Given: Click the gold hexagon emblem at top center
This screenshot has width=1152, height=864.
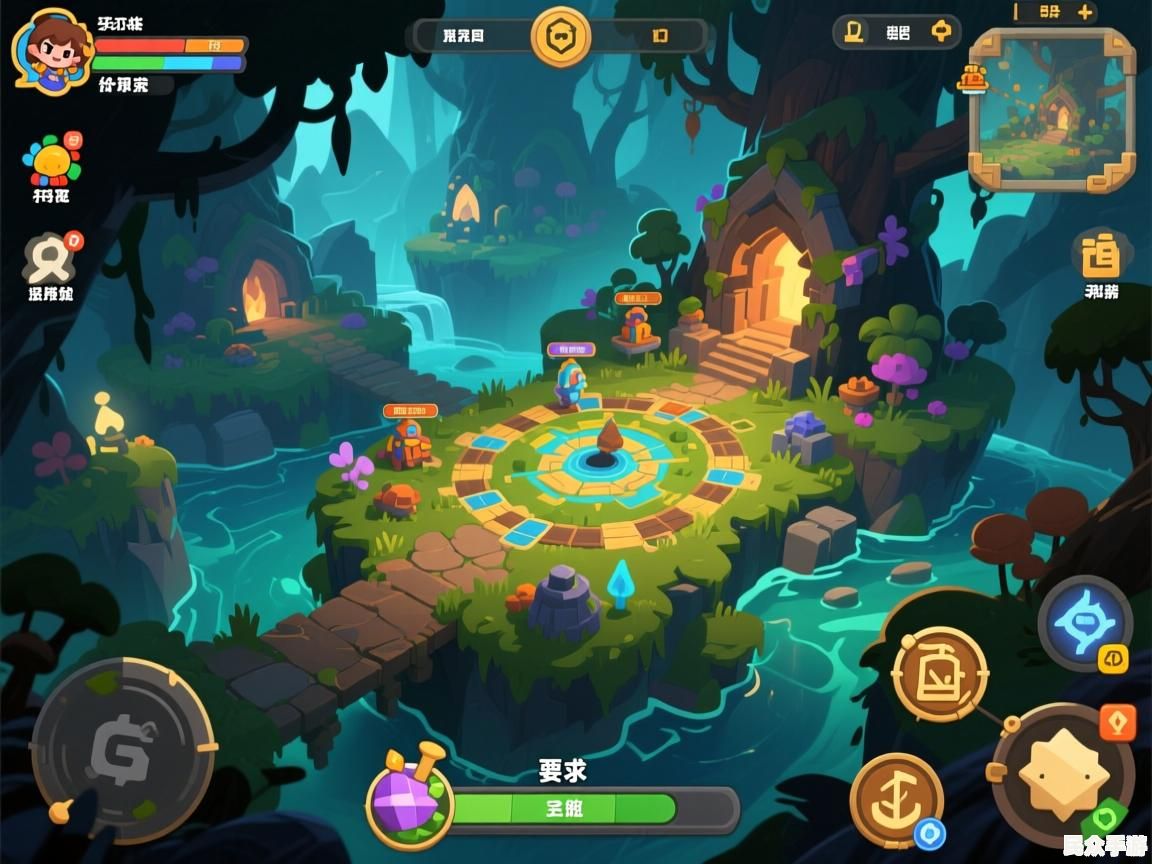Looking at the screenshot, I should (560, 37).
